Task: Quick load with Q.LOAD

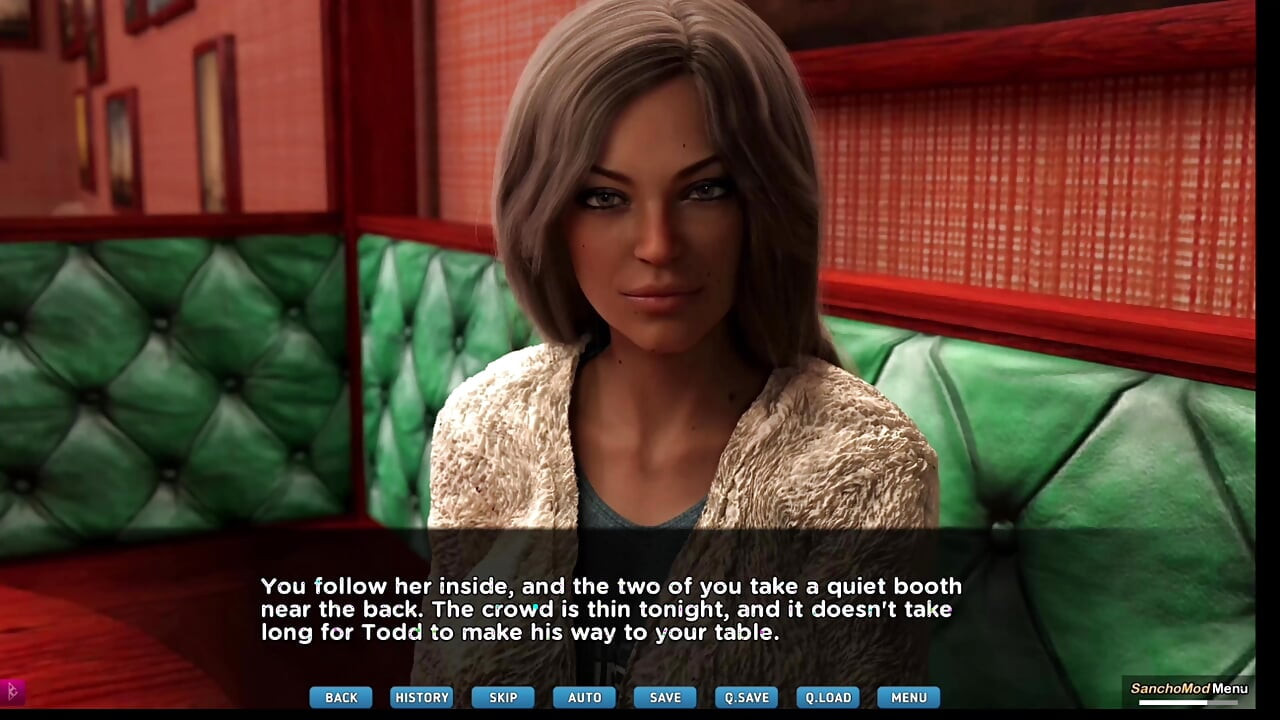Action: [828, 697]
